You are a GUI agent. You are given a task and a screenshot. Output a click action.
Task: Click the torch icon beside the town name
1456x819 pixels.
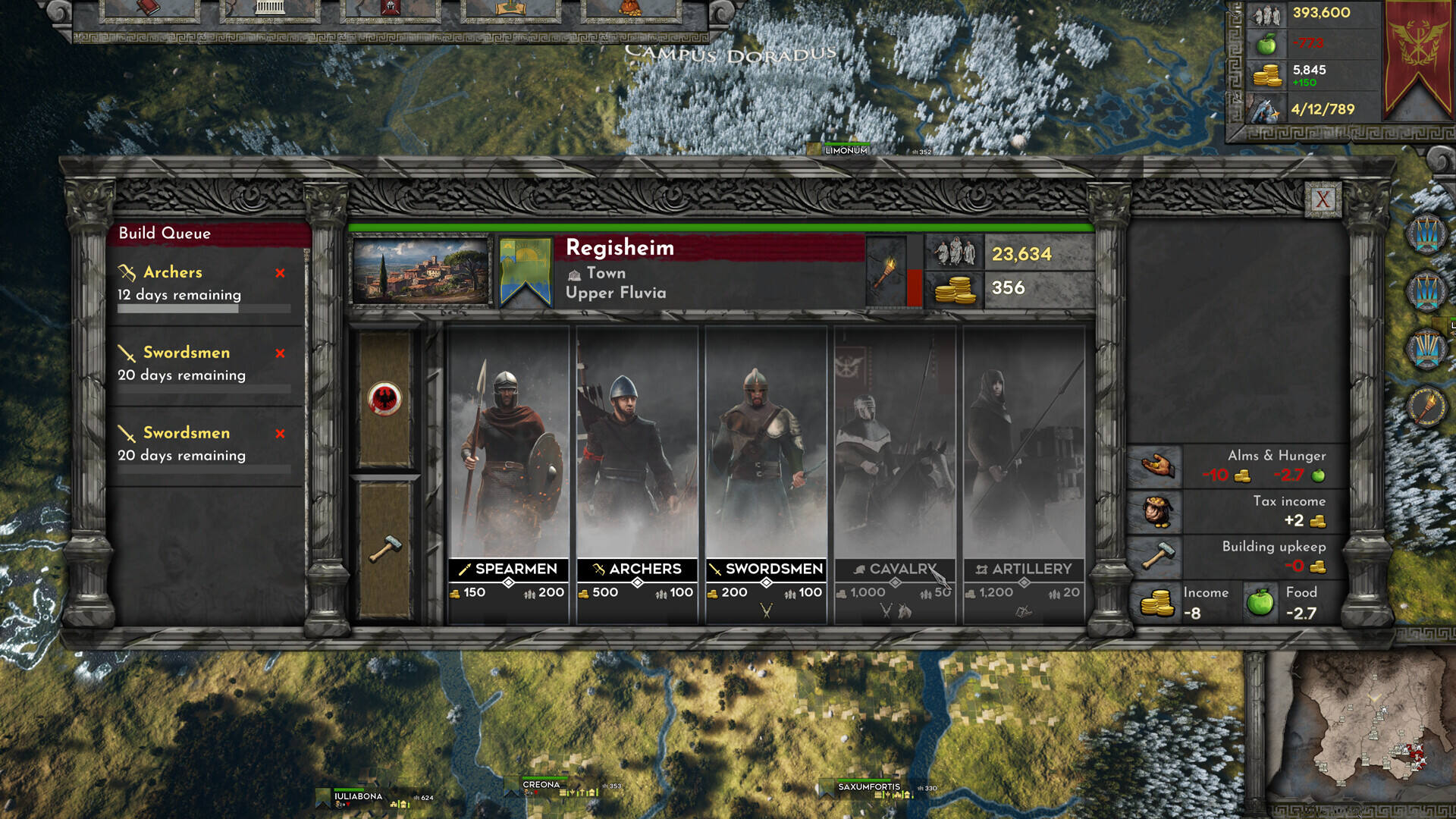pos(885,271)
